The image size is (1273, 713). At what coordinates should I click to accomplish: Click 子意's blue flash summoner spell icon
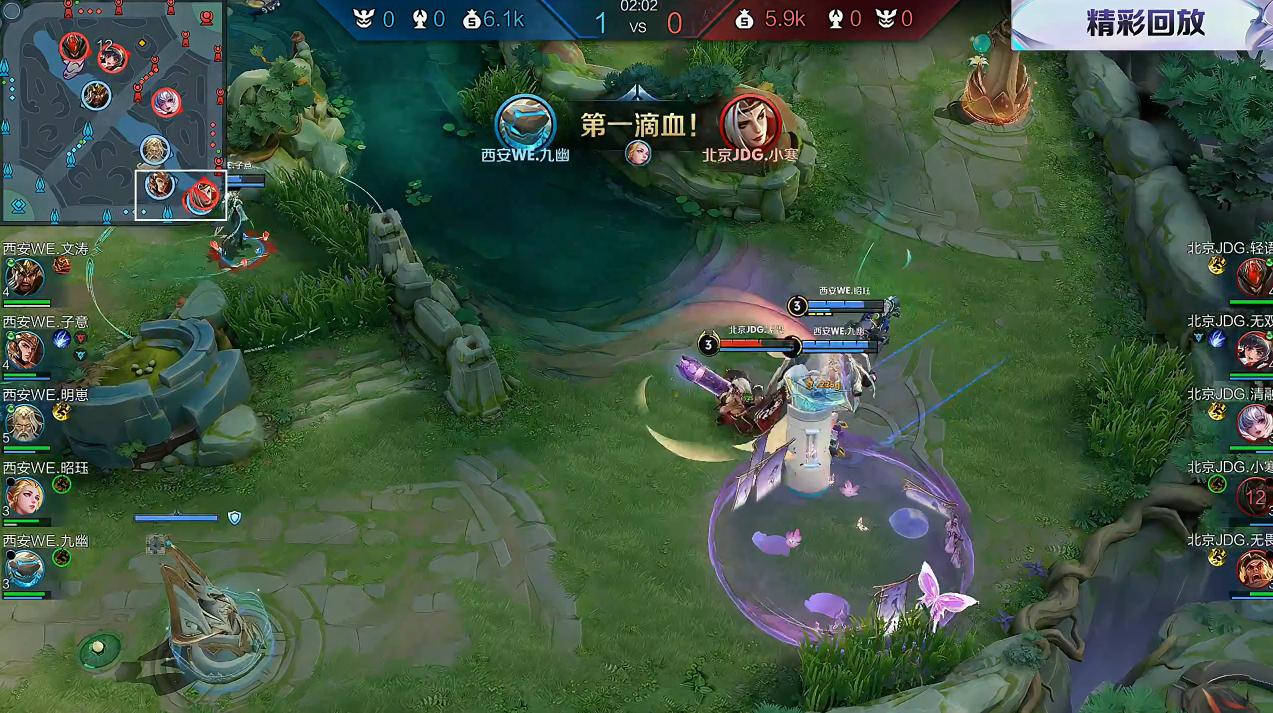[x=62, y=339]
